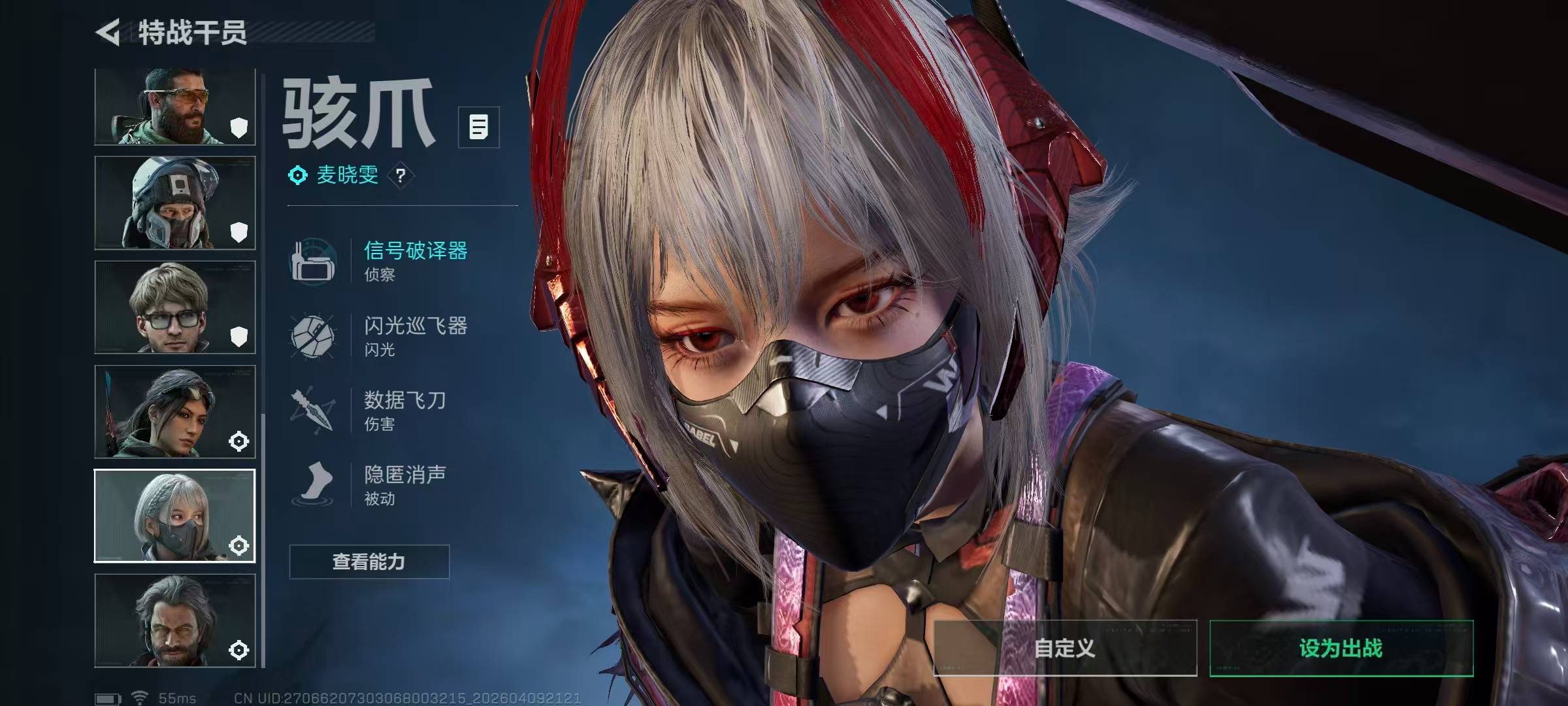Select the silver-haired masked operator portrait

[x=174, y=516]
